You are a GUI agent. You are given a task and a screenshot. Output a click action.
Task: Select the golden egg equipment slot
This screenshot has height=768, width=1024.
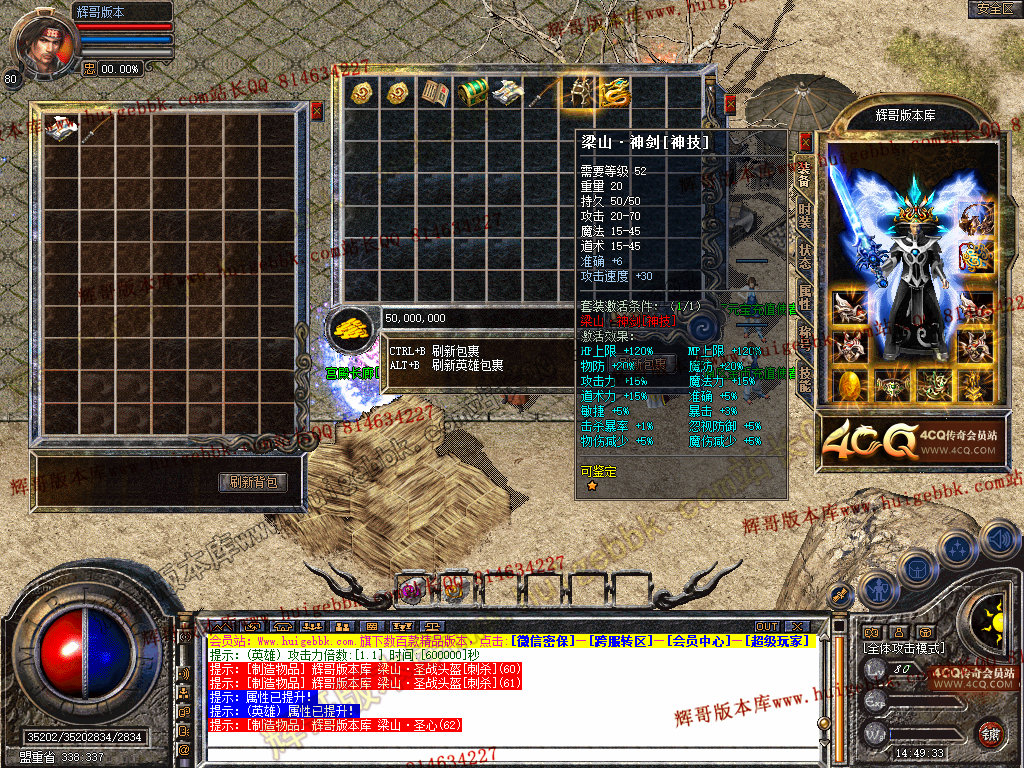coord(849,385)
